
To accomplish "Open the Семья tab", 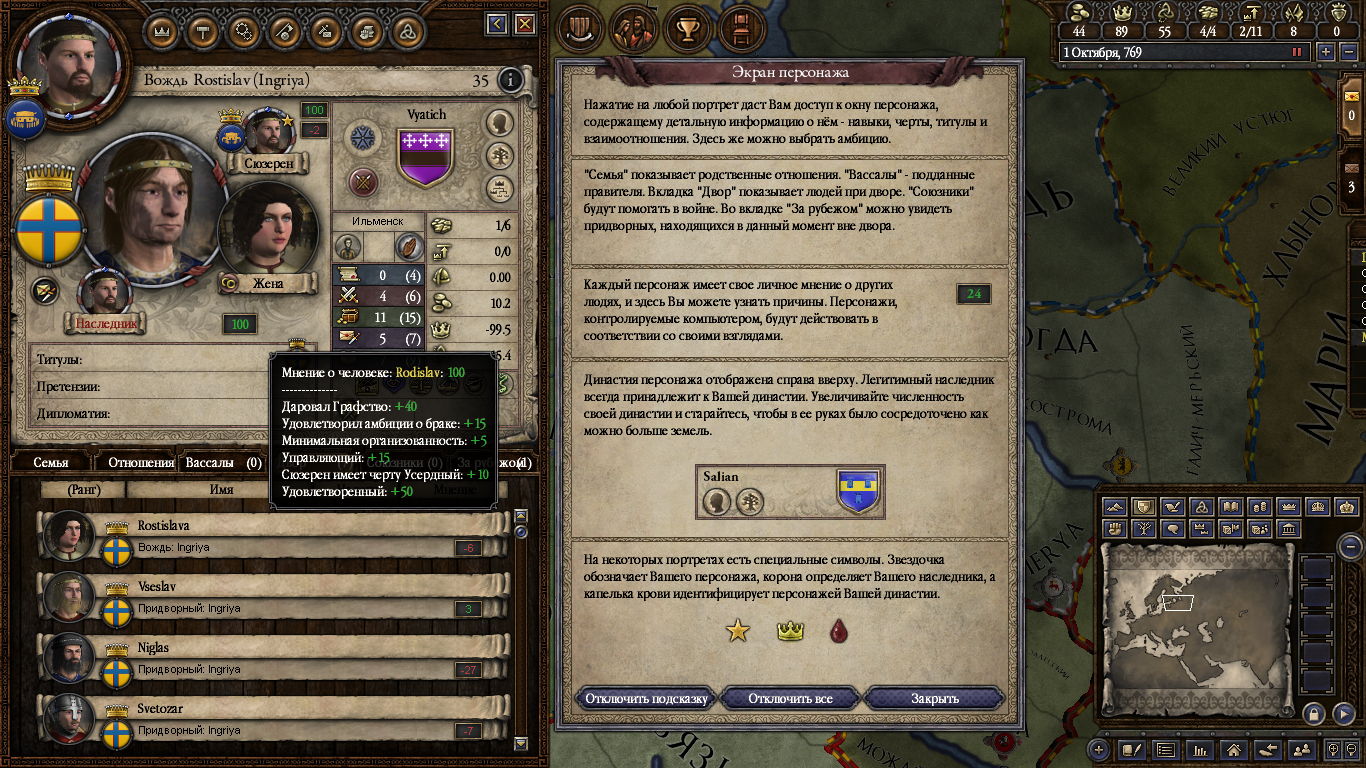I will pyautogui.click(x=51, y=463).
